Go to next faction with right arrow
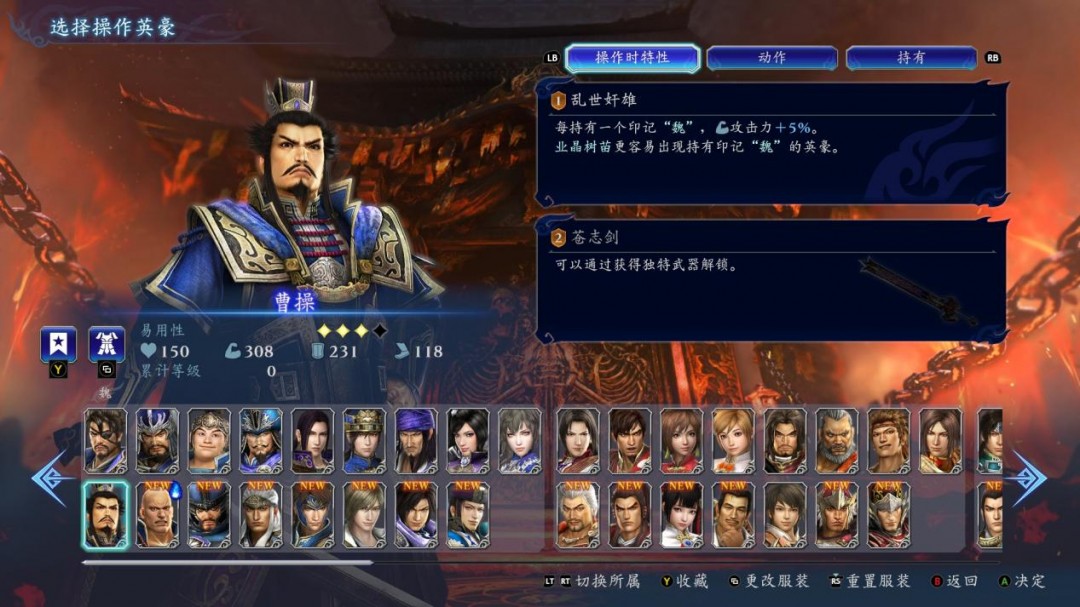1080x607 pixels. tap(1029, 478)
